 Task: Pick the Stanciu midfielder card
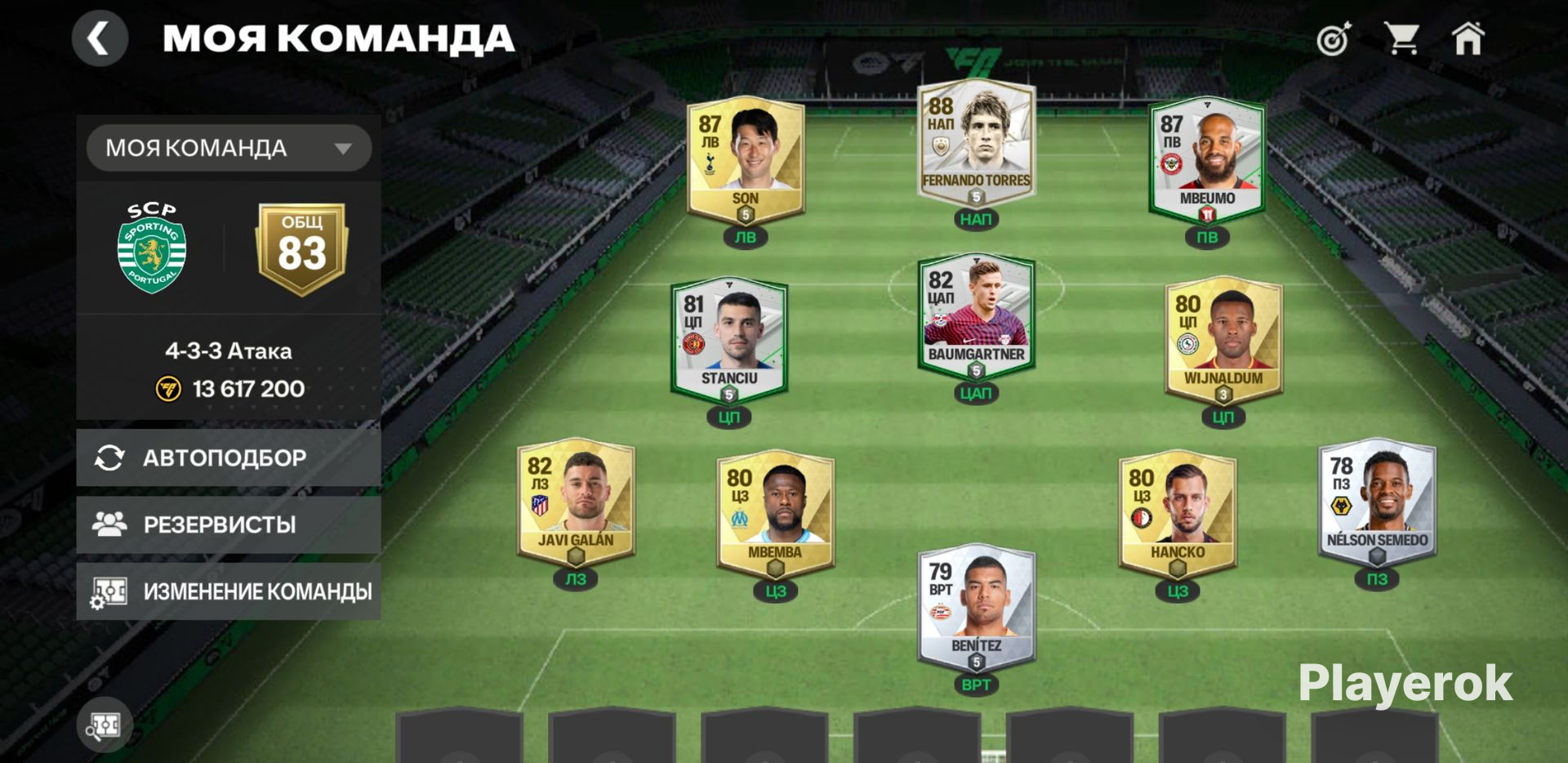tap(729, 341)
